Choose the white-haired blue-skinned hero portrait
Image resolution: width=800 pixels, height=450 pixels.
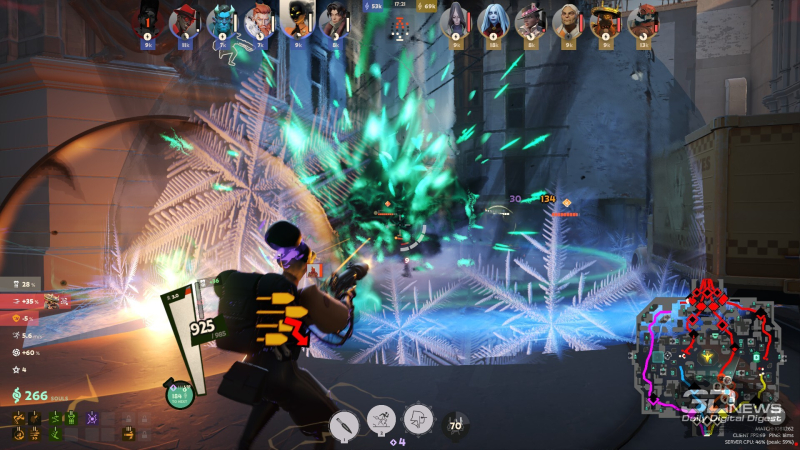(x=492, y=19)
